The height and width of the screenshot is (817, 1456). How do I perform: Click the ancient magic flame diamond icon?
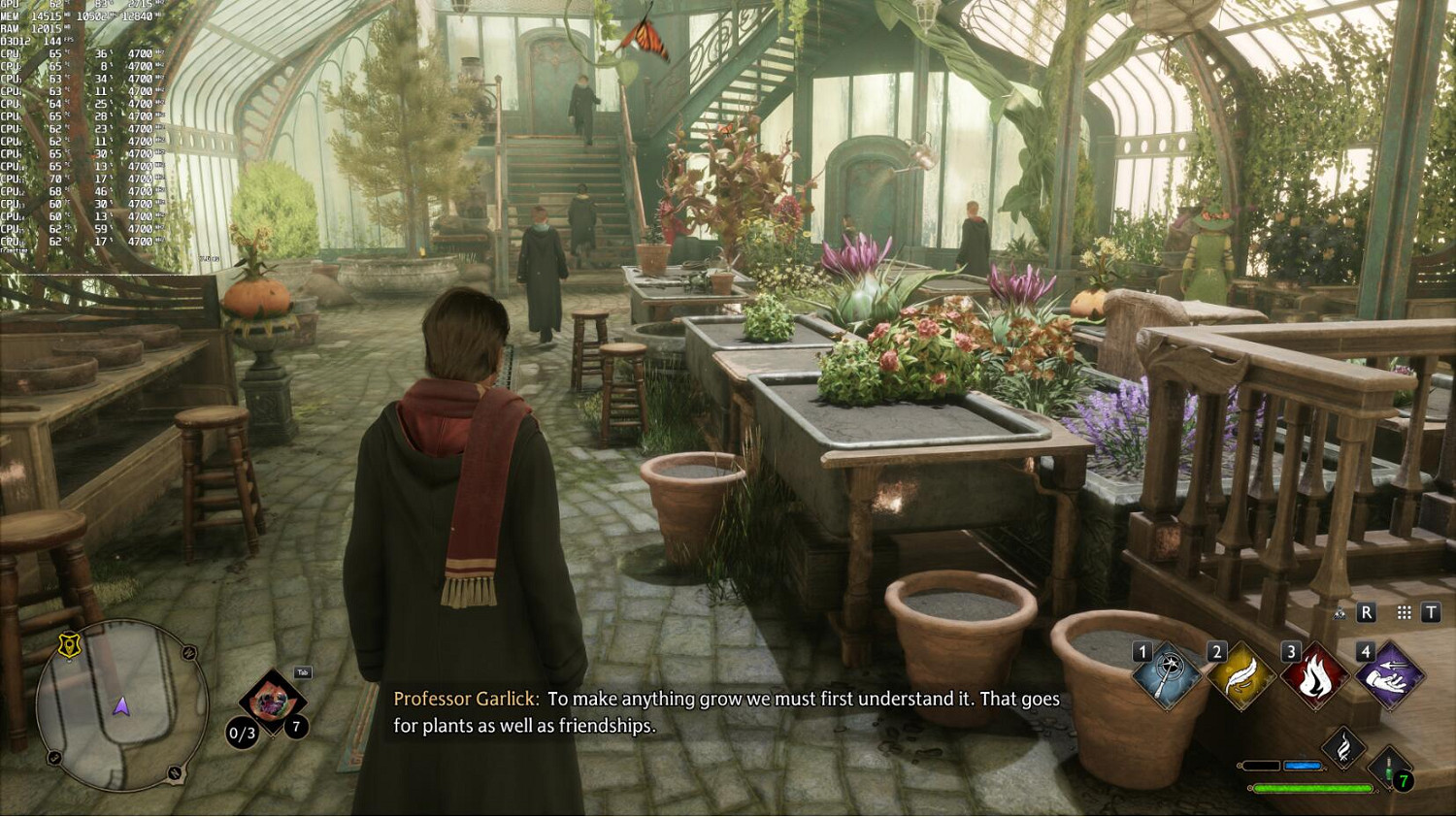click(x=1343, y=747)
